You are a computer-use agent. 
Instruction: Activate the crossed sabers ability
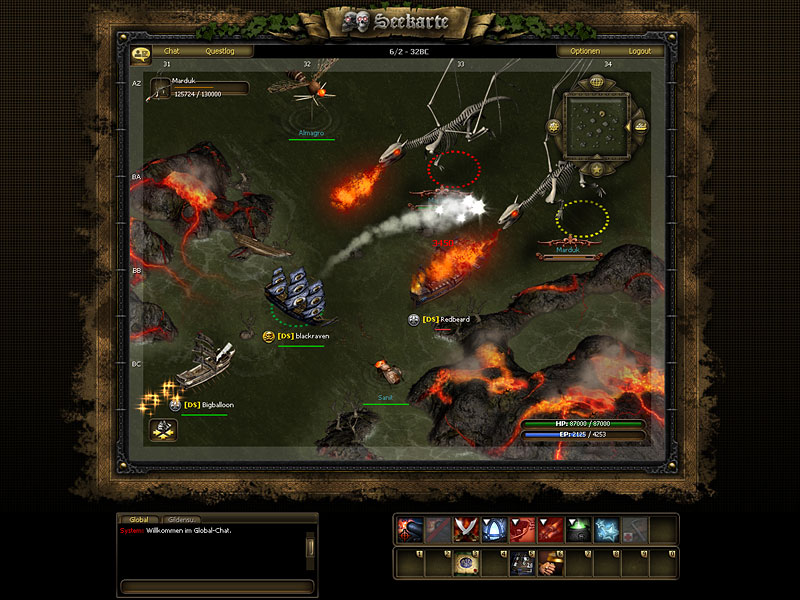[465, 530]
